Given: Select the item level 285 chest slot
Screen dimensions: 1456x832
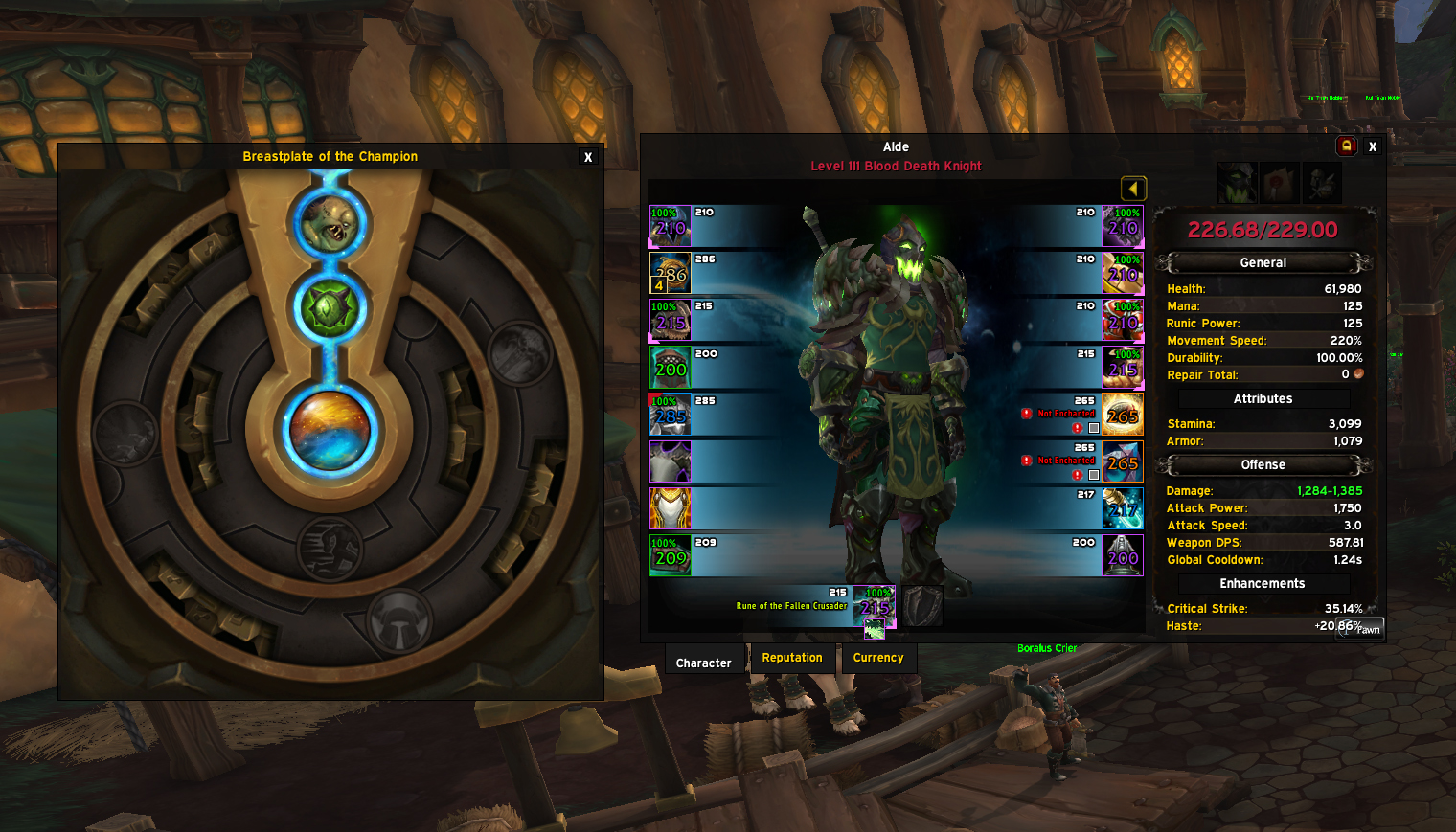Looking at the screenshot, I should pos(671,416).
